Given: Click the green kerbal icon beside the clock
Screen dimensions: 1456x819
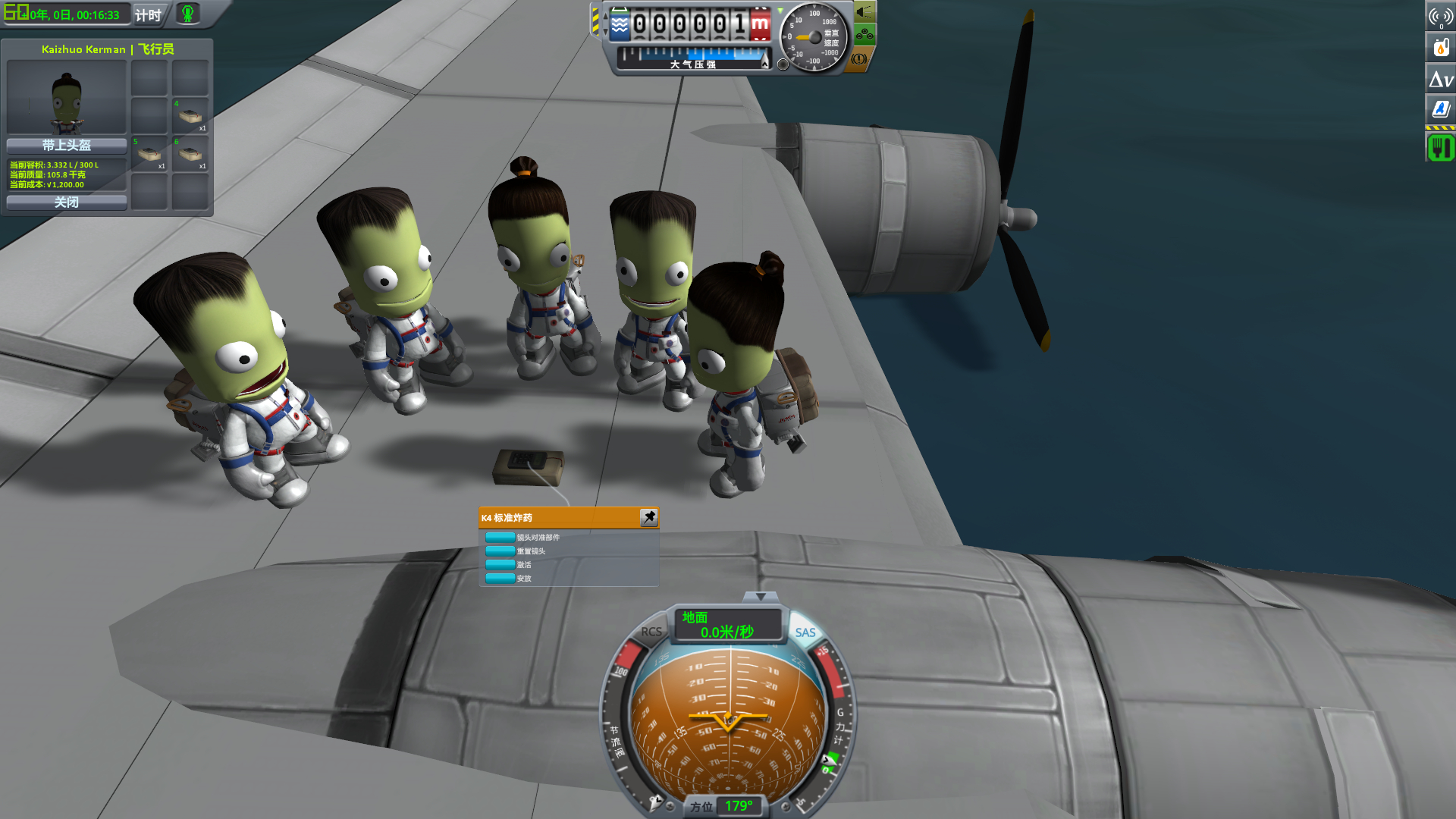Looking at the screenshot, I should [x=187, y=13].
